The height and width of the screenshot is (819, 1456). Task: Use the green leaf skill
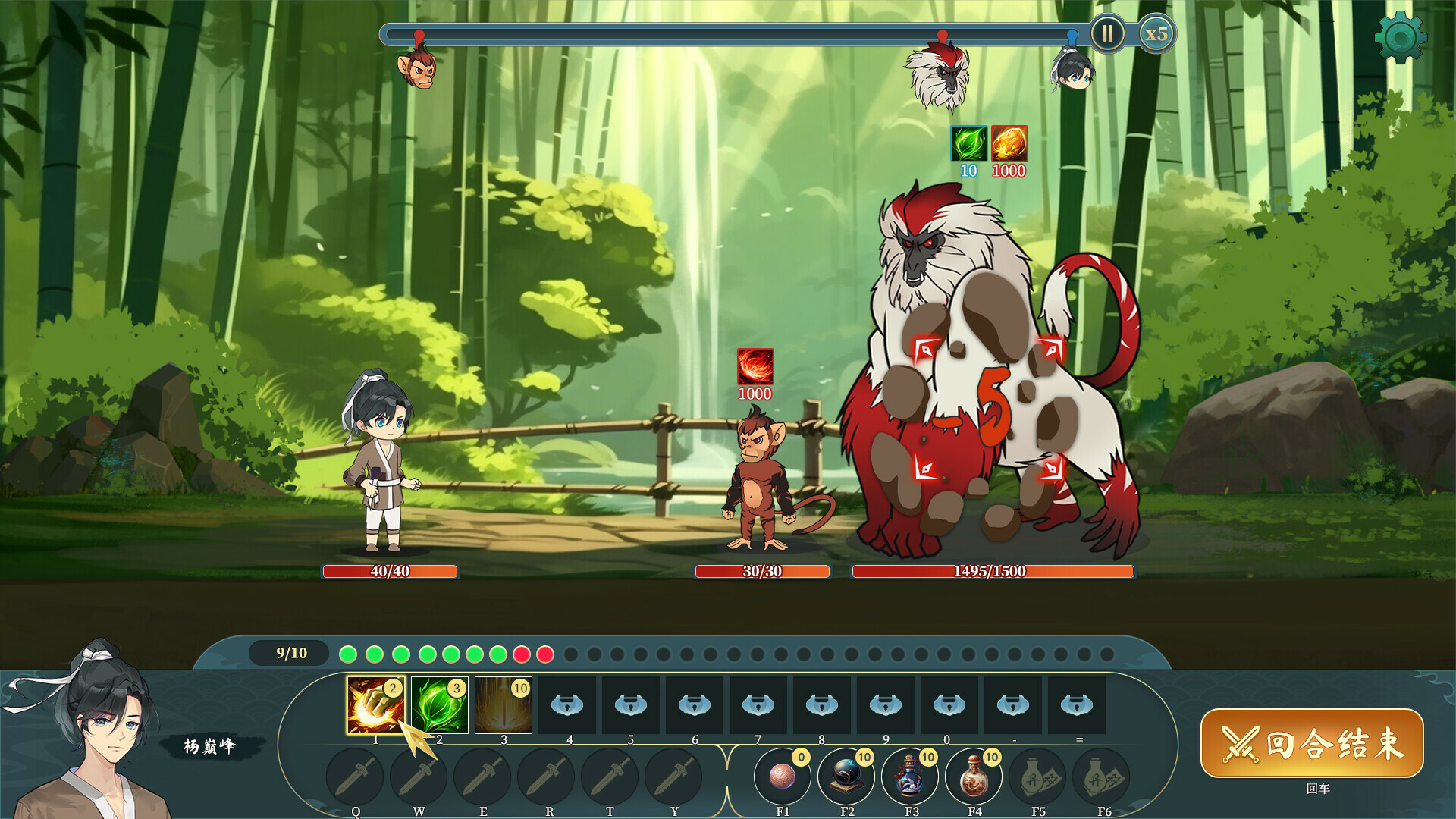coord(439,705)
